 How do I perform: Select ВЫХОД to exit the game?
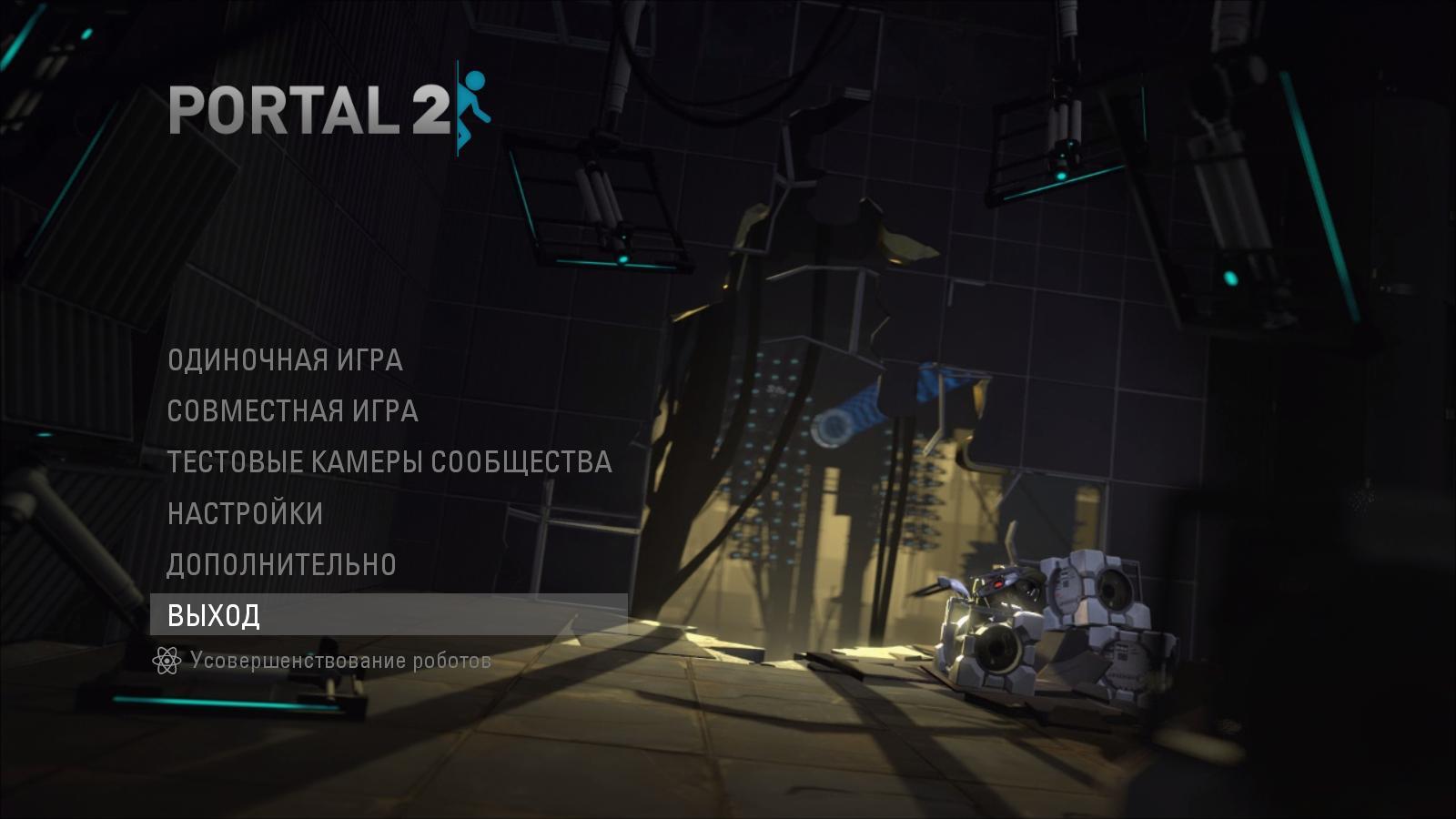click(x=213, y=617)
